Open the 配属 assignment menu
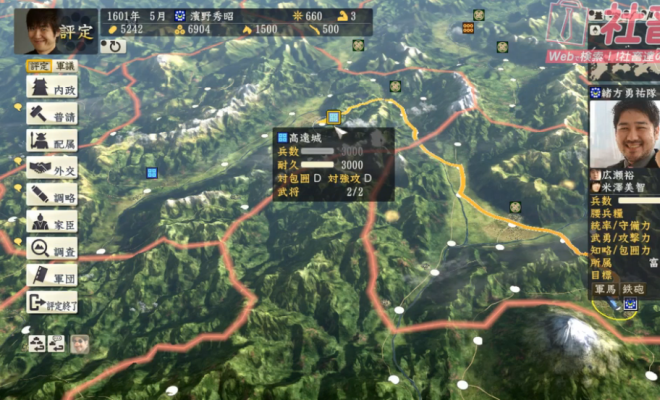 [x=52, y=143]
